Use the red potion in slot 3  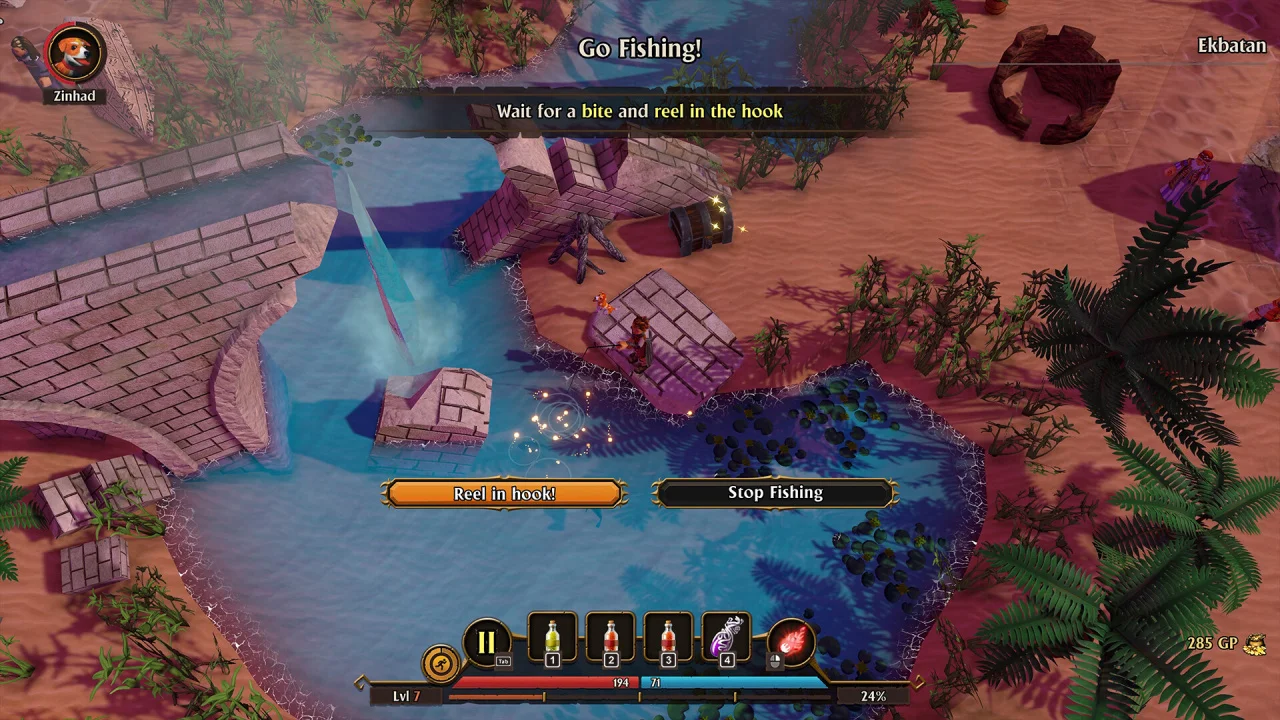coord(669,638)
